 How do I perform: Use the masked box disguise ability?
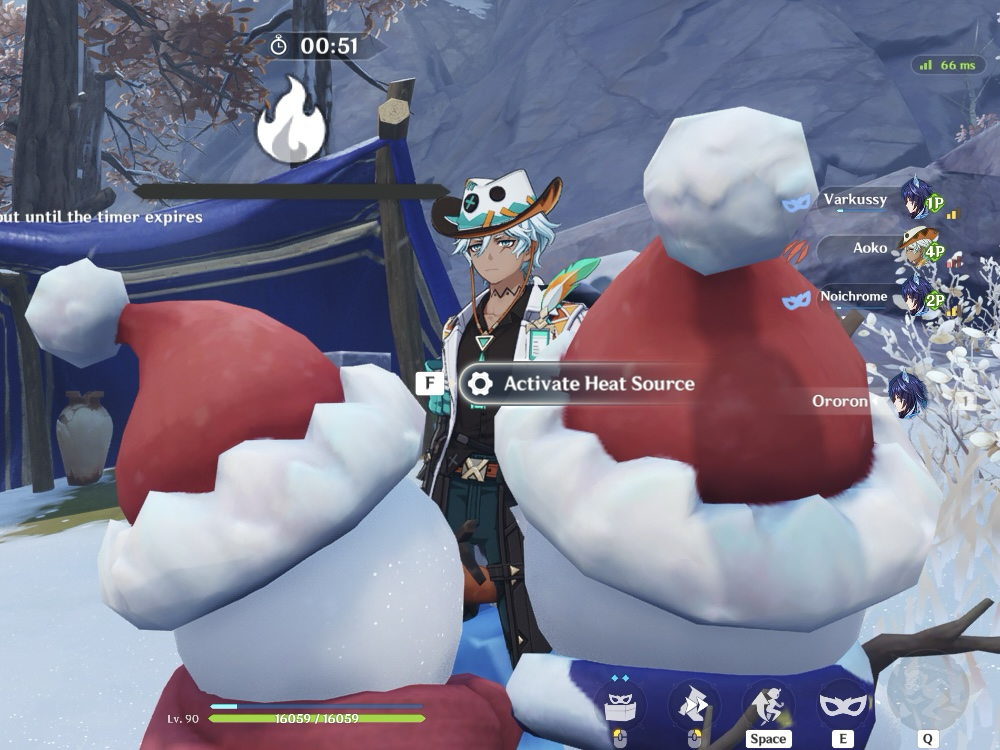point(620,704)
